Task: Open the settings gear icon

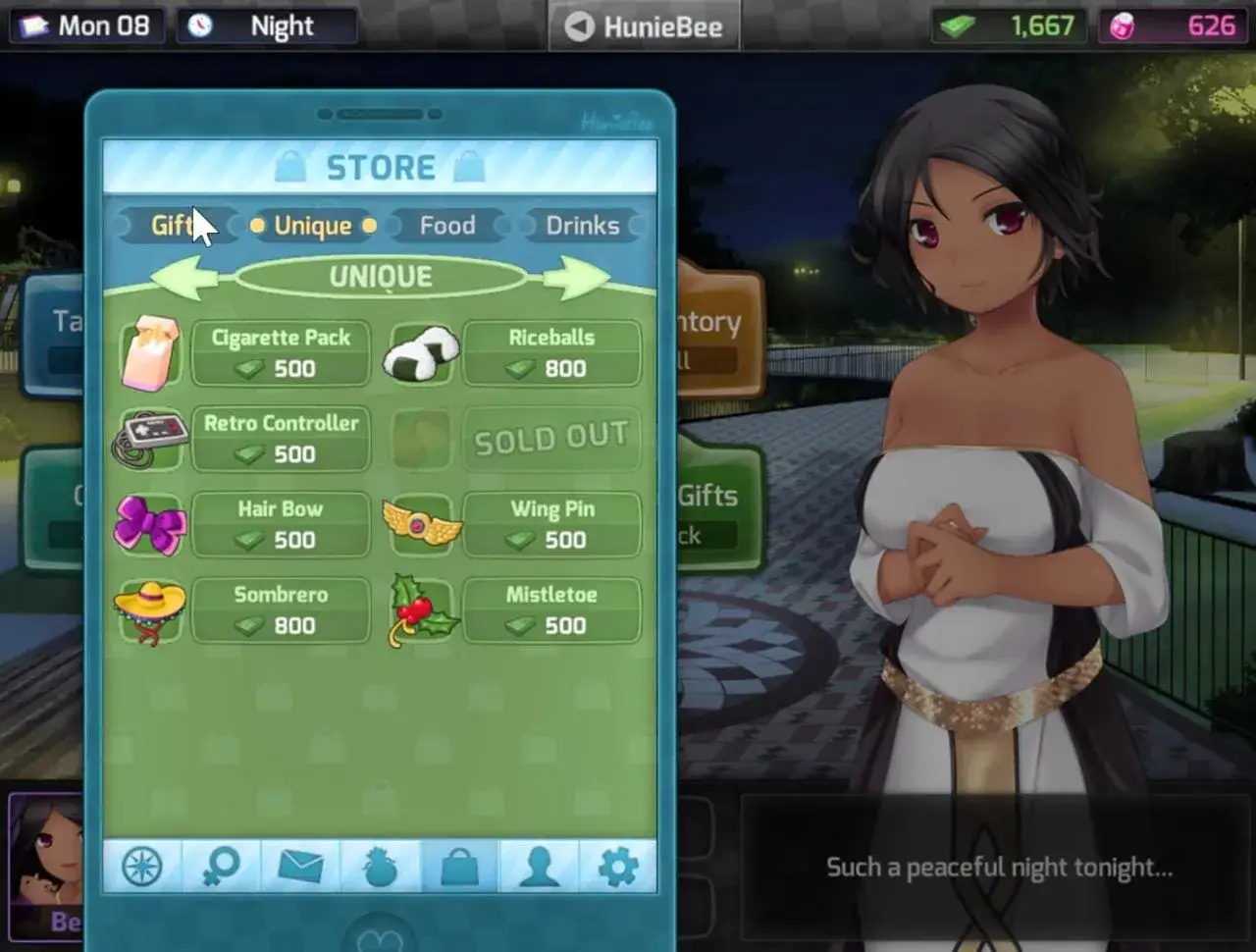Action: (x=615, y=867)
